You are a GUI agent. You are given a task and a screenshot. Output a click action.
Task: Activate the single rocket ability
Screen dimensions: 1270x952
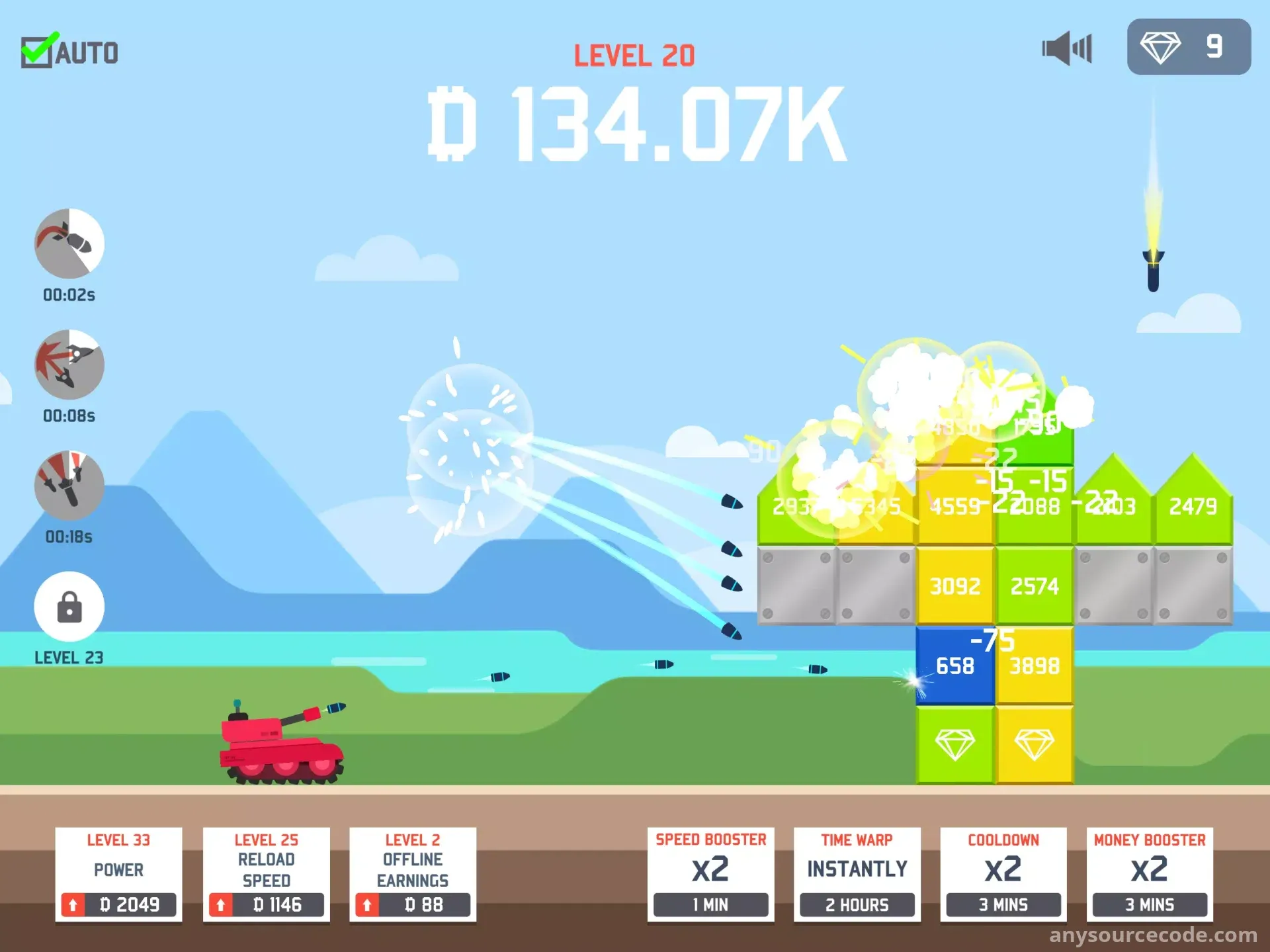(x=69, y=243)
